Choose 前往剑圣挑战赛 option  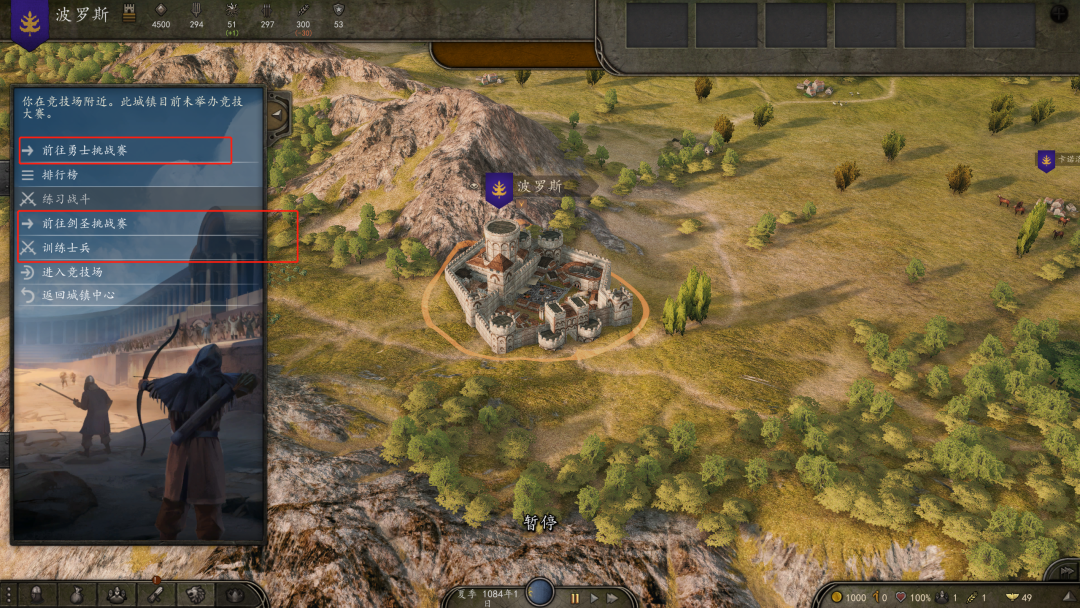coord(84,223)
